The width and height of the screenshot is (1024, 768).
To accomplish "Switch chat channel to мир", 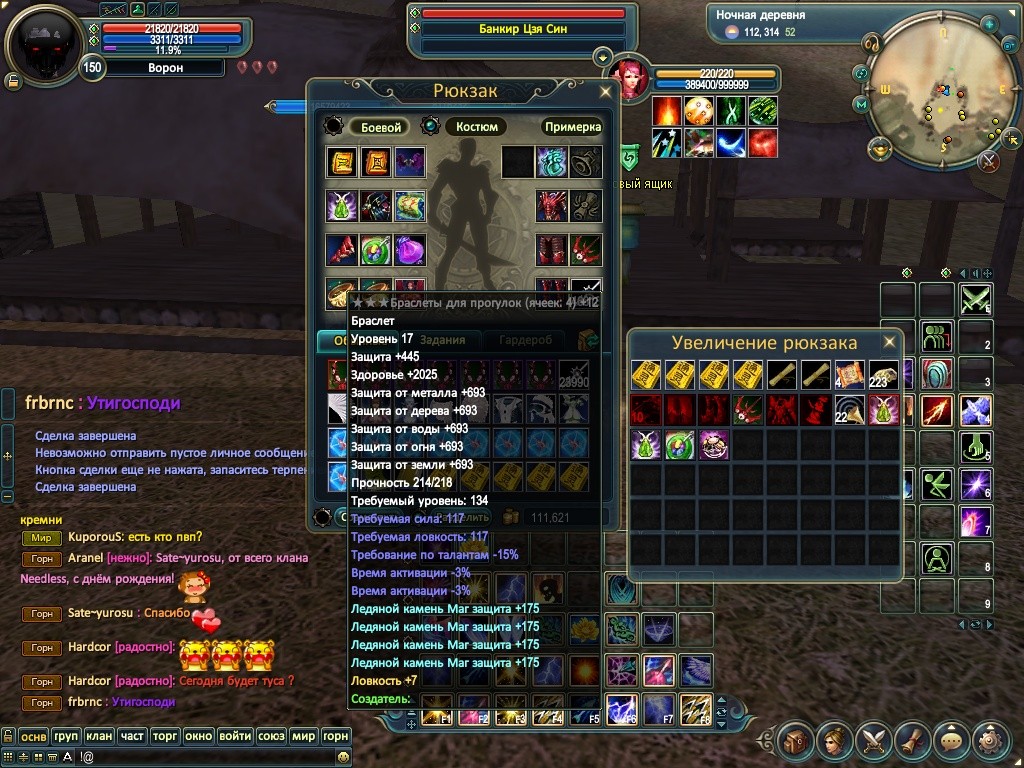I will point(302,736).
